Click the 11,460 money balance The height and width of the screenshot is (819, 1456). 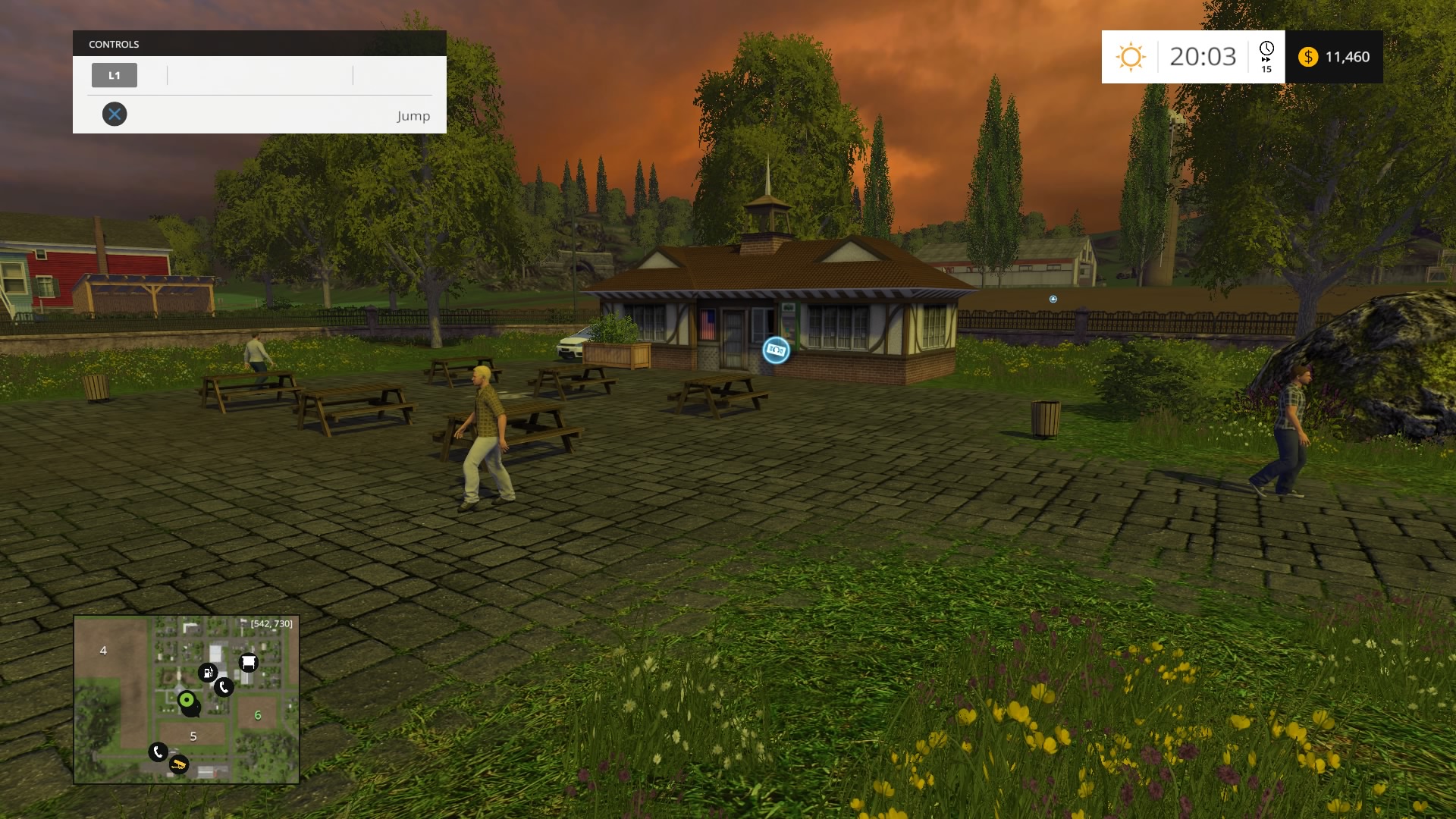[1348, 57]
